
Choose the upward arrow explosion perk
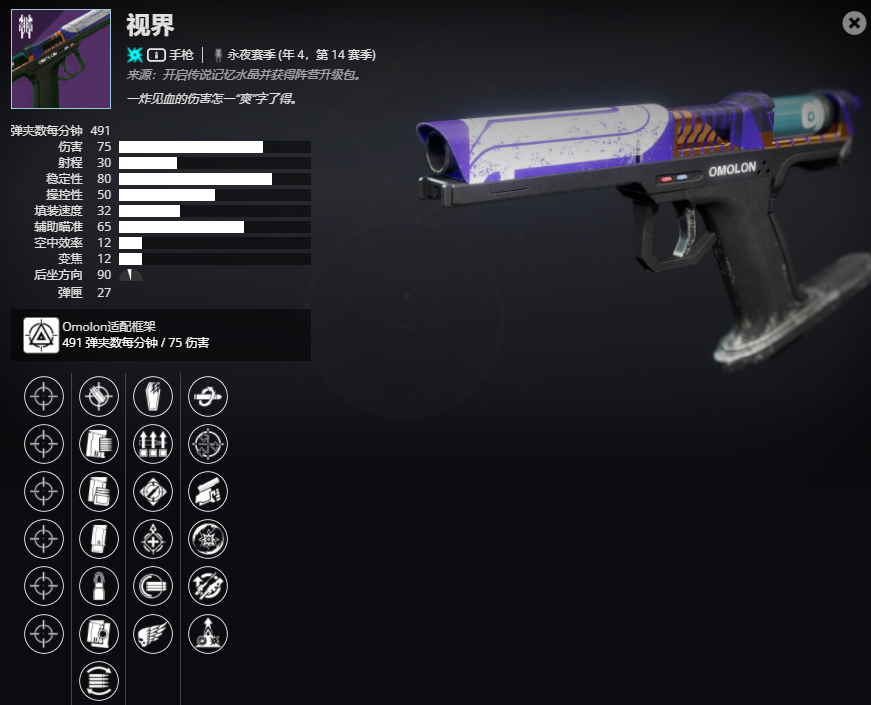[x=207, y=633]
